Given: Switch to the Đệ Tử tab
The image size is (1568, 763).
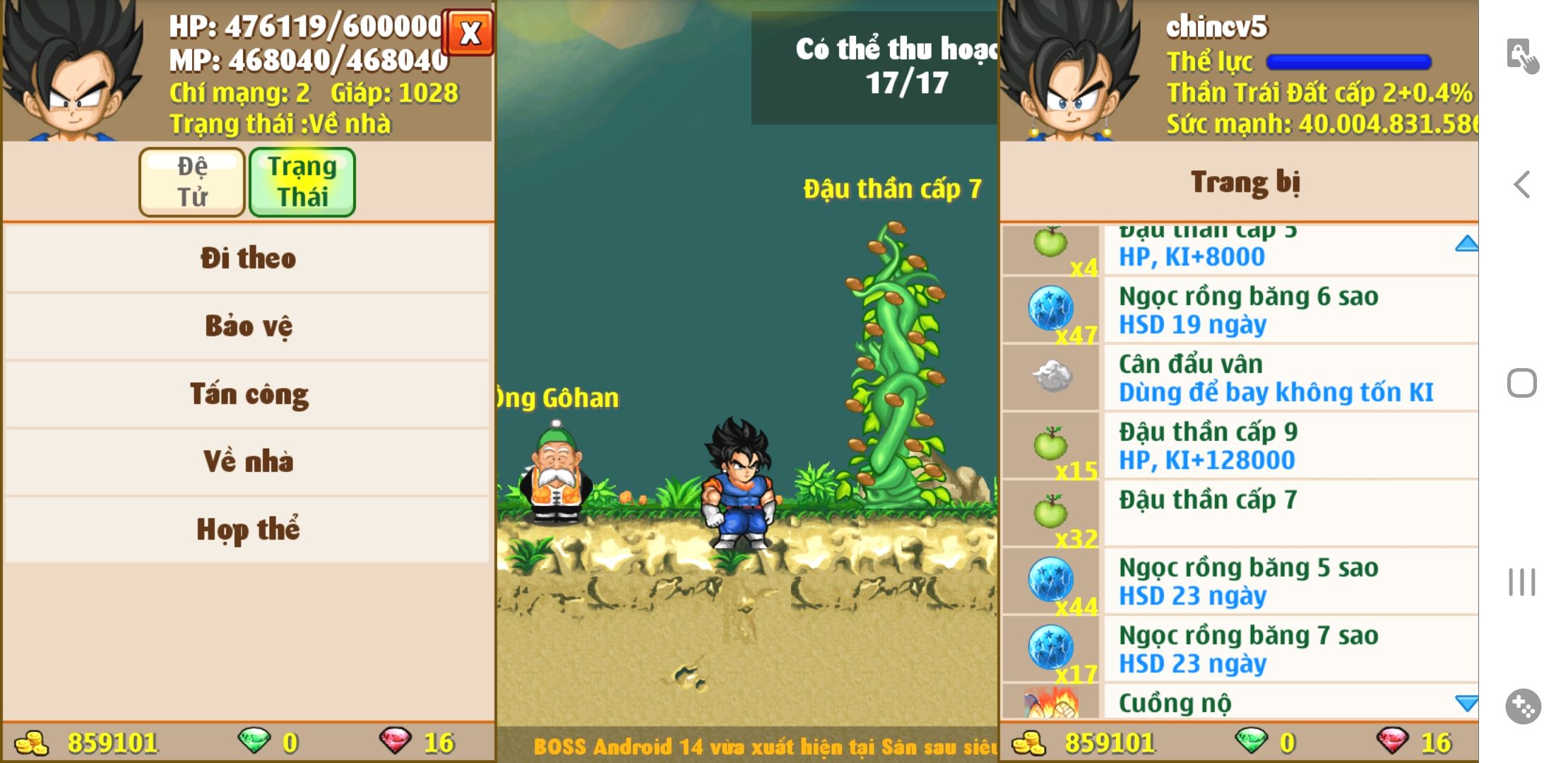Looking at the screenshot, I should tap(192, 182).
